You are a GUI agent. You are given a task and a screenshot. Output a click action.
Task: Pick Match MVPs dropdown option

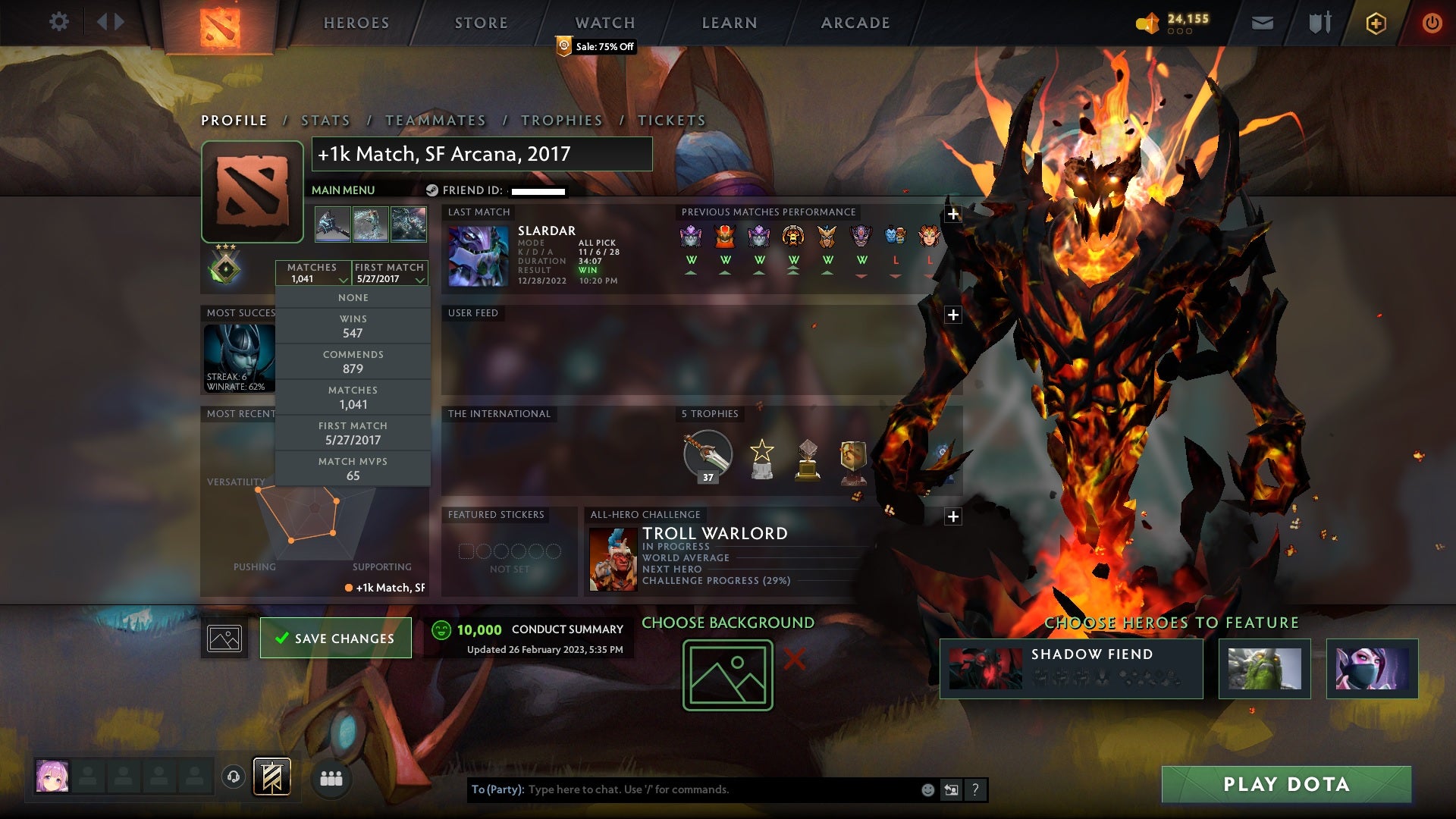pos(353,469)
